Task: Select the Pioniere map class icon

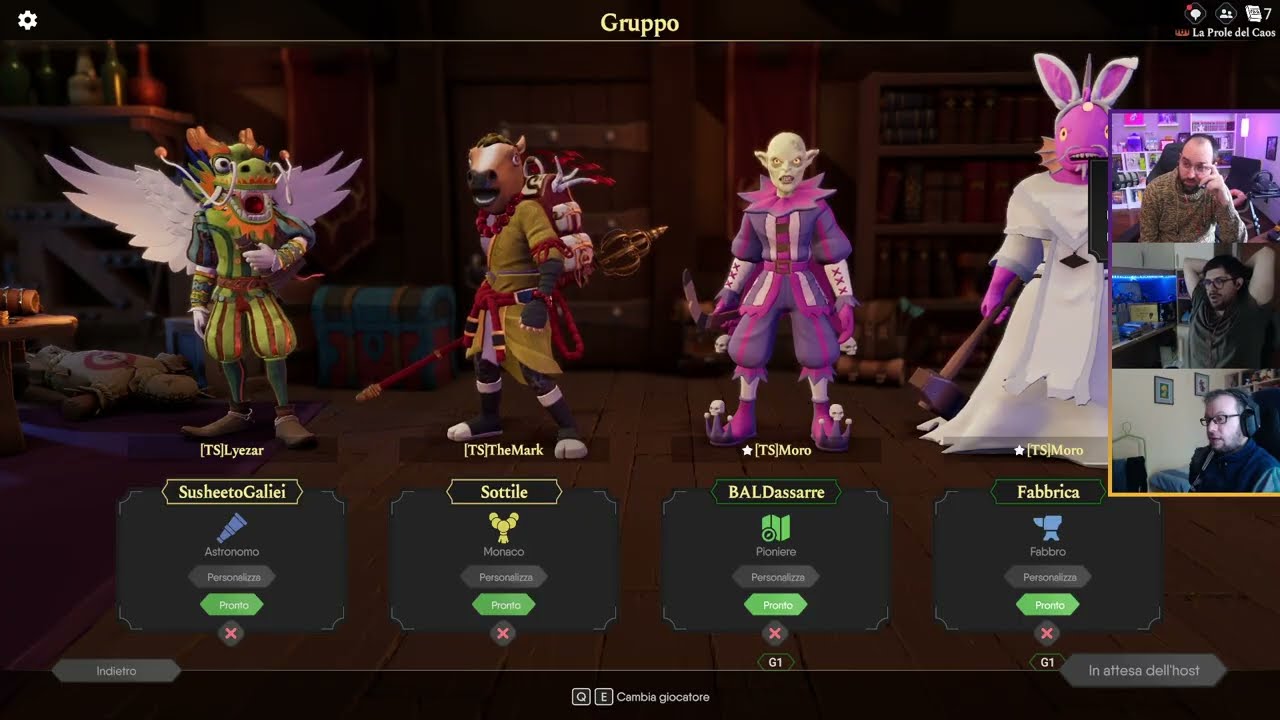Action: (776, 528)
